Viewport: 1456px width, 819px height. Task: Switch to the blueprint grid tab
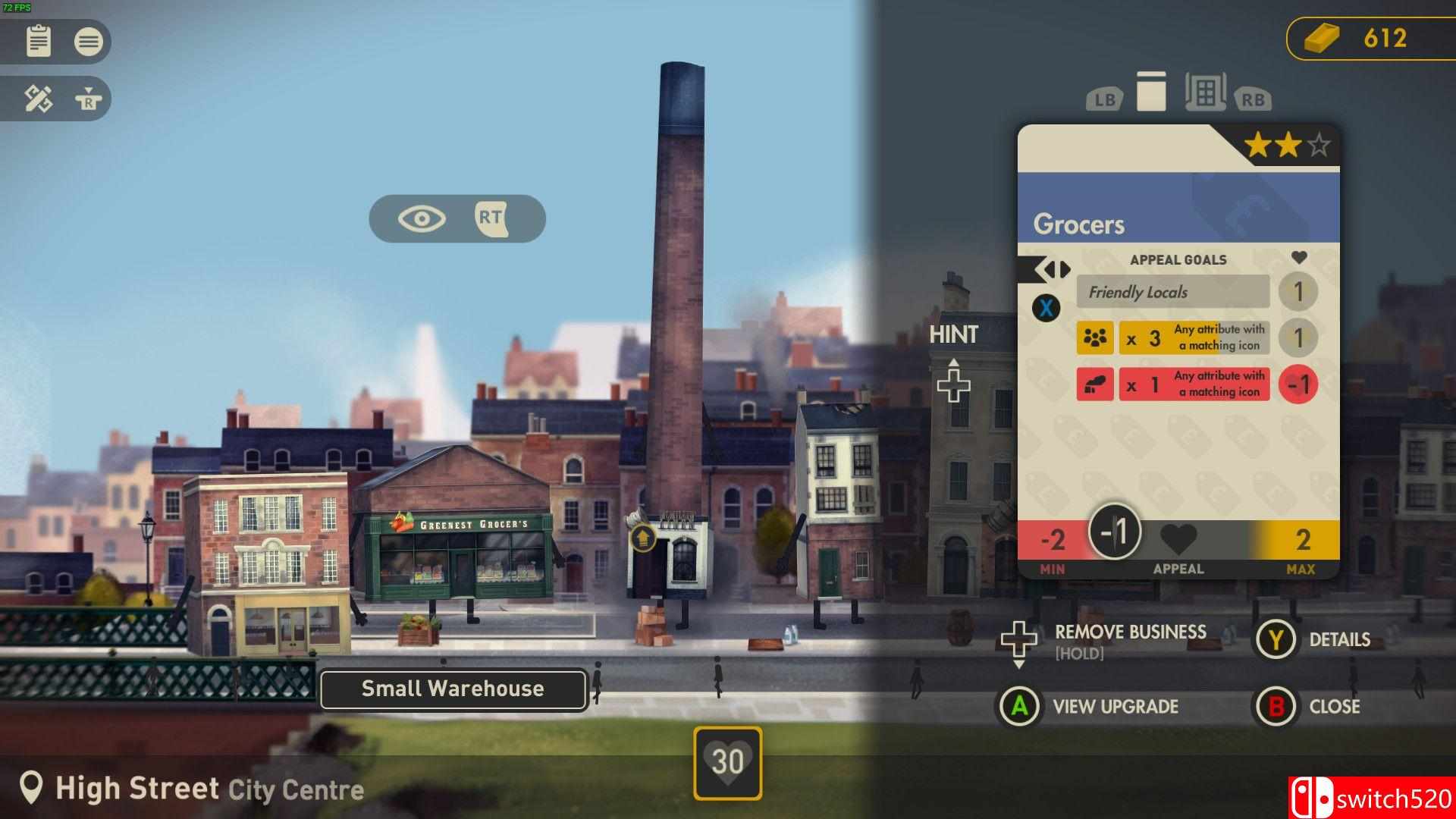[x=1205, y=93]
